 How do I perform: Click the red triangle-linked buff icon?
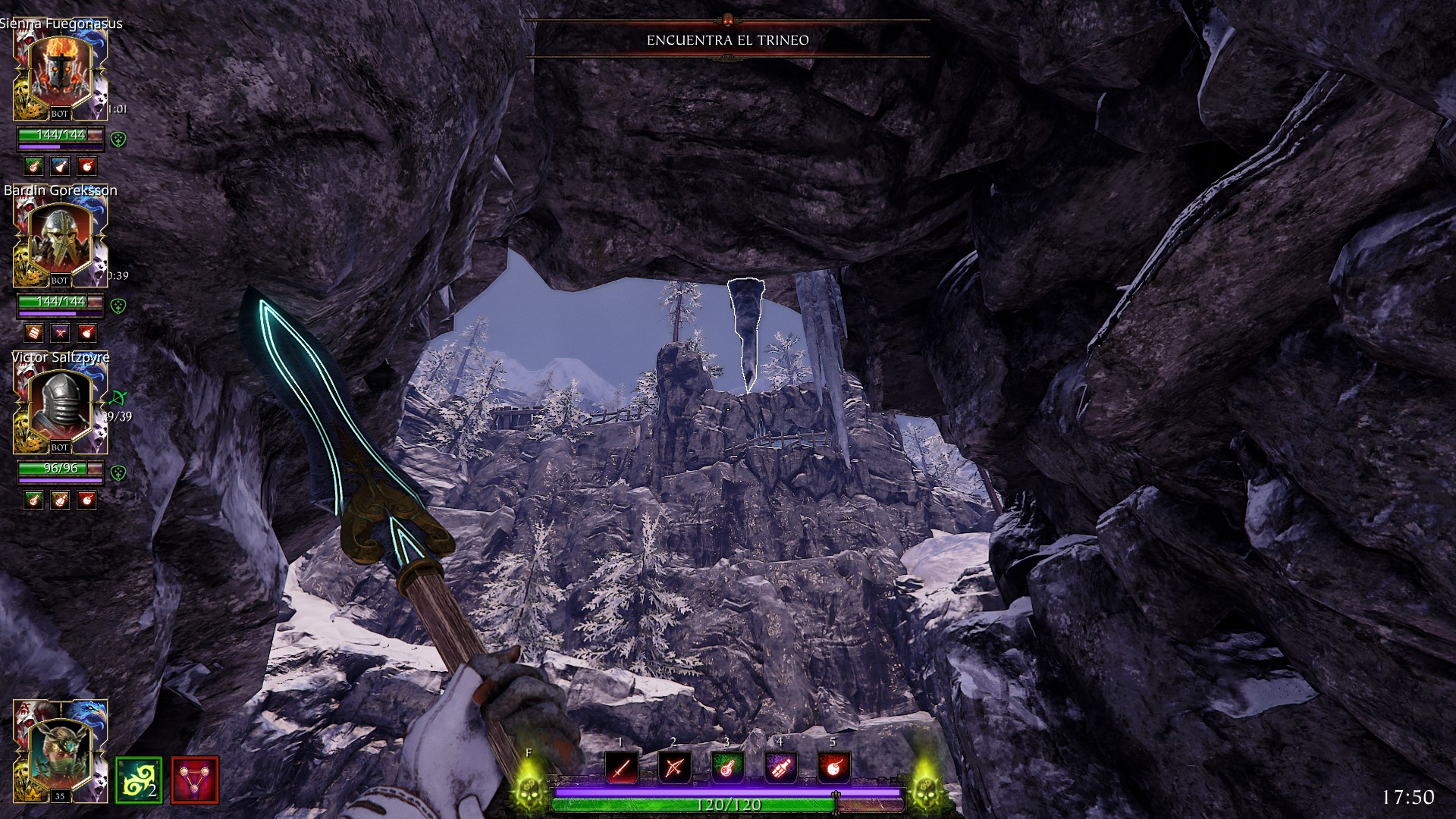pyautogui.click(x=195, y=780)
